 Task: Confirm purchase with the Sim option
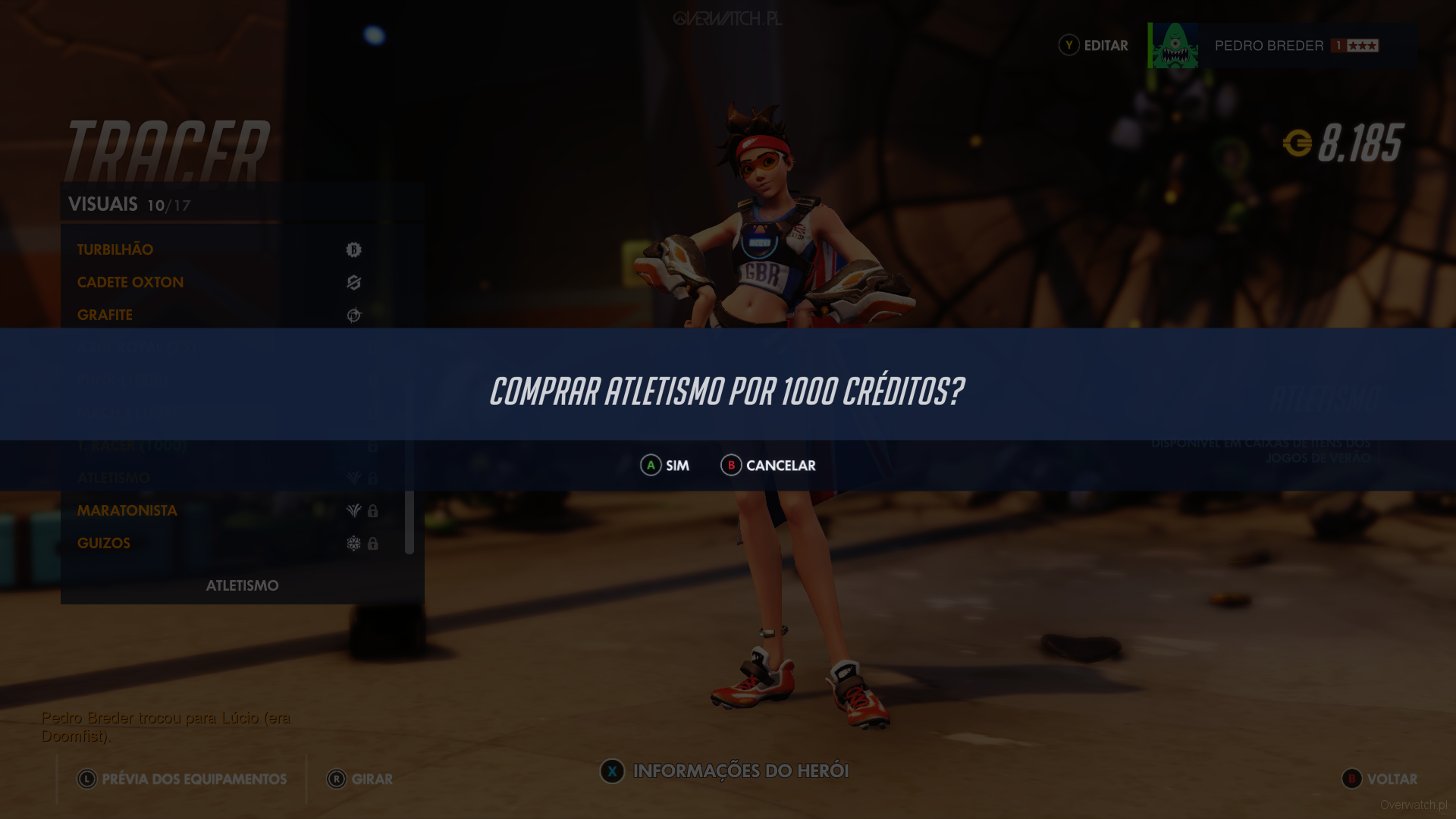(x=665, y=466)
